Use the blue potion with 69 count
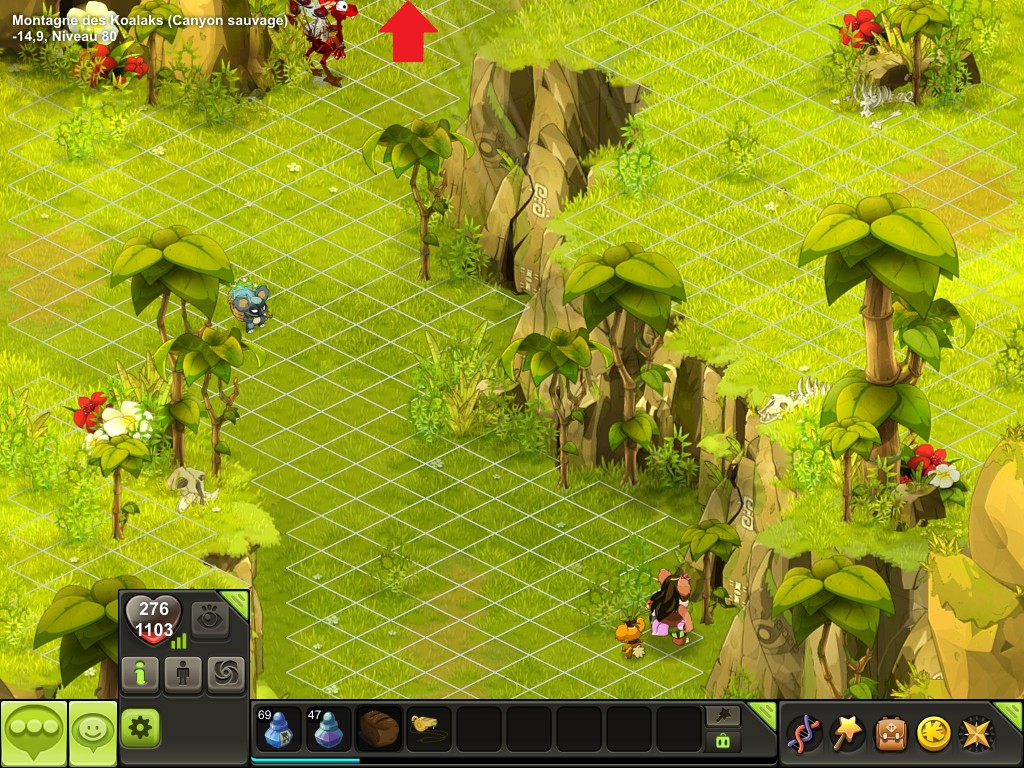Viewport: 1024px width, 768px height. [x=279, y=729]
